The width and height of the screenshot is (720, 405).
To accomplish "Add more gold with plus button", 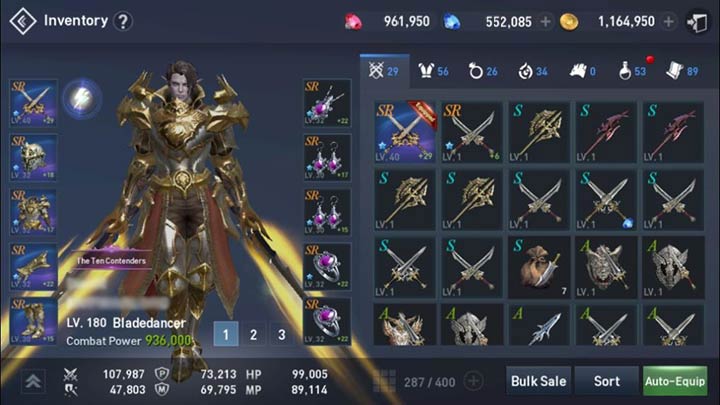I will [x=668, y=21].
